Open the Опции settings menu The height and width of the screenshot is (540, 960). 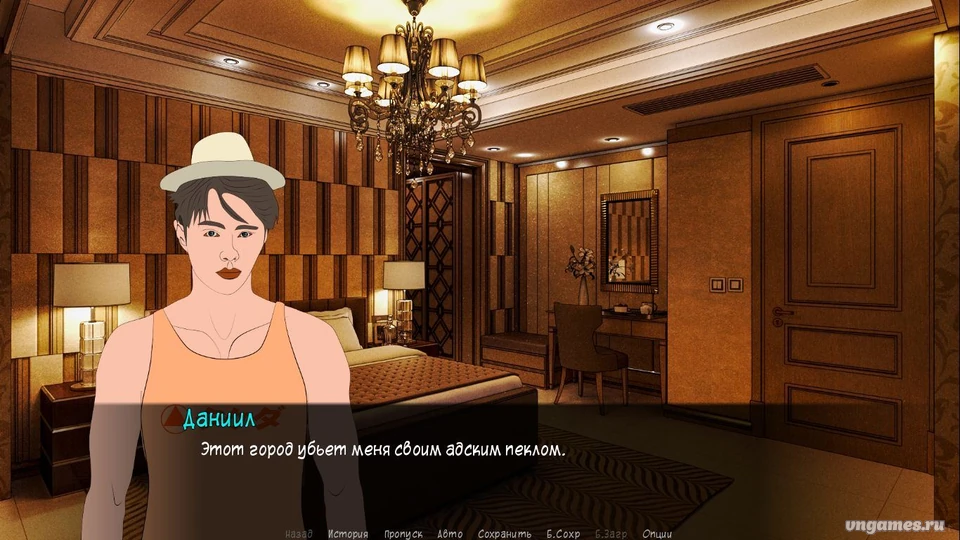[657, 534]
